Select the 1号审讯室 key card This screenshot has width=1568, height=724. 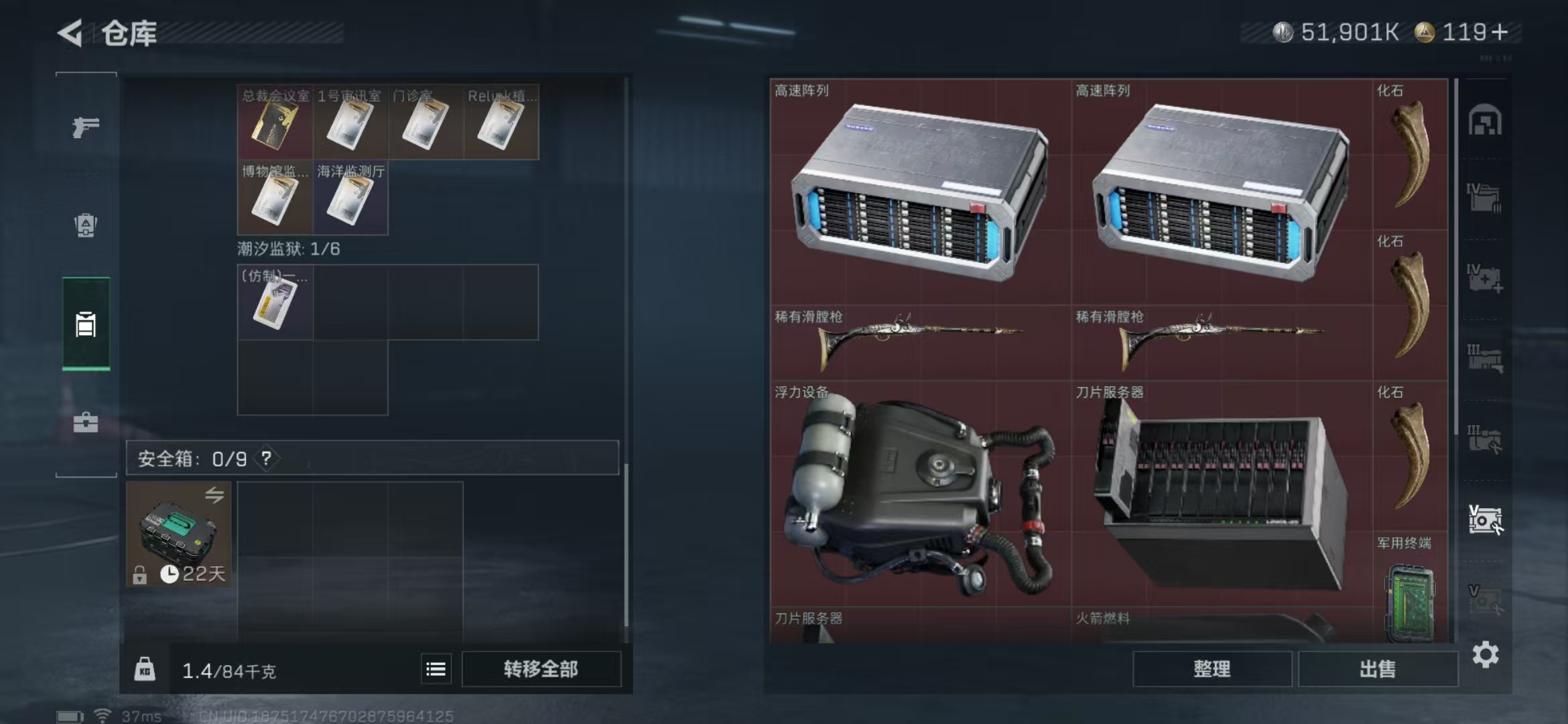tap(350, 123)
